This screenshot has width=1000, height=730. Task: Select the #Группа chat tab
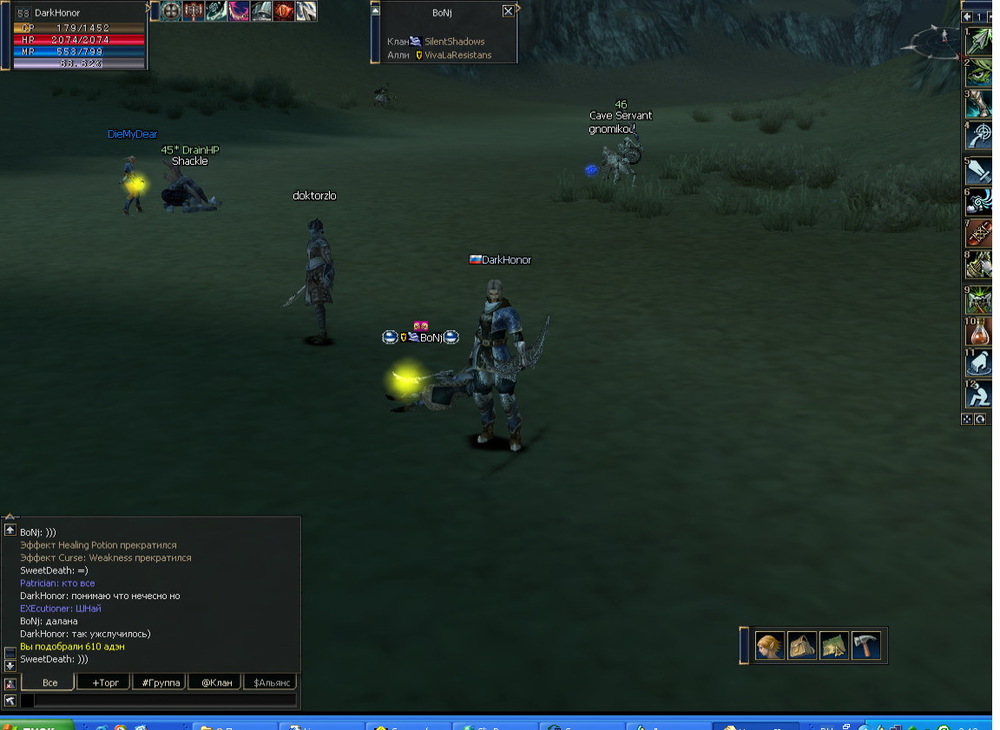click(160, 683)
